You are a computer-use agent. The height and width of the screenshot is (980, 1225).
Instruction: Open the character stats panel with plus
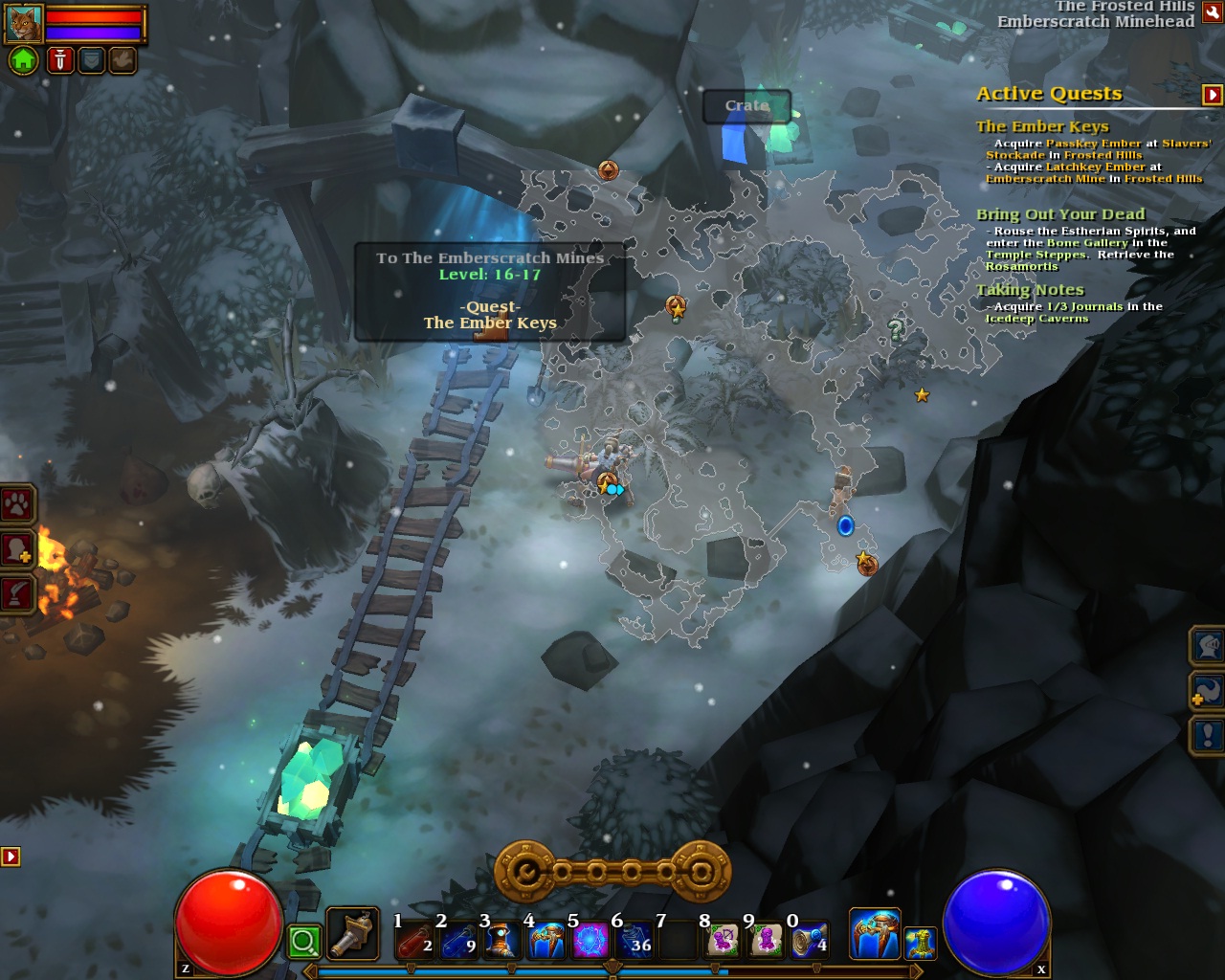click(x=17, y=550)
